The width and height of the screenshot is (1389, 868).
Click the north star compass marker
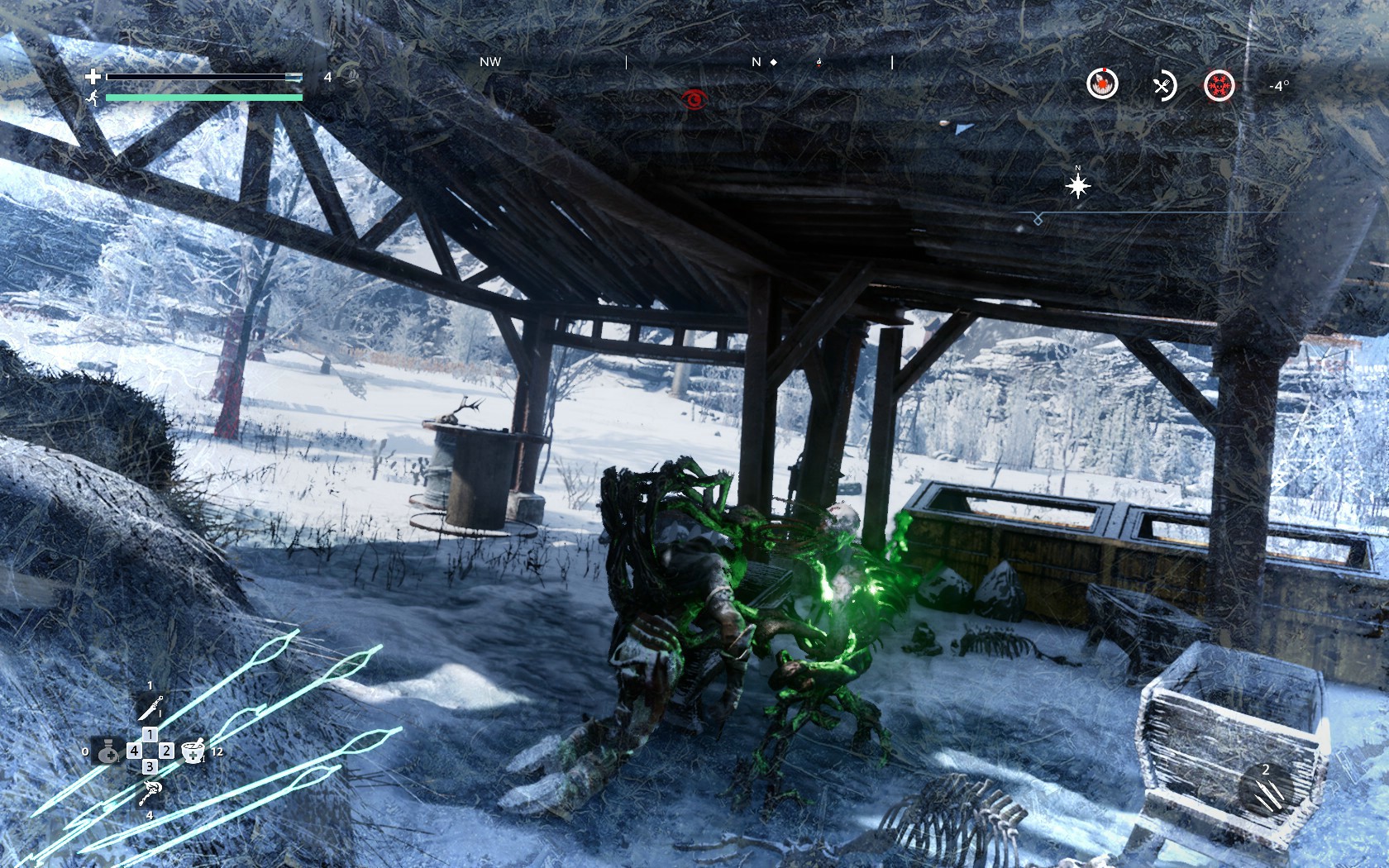[x=1078, y=186]
